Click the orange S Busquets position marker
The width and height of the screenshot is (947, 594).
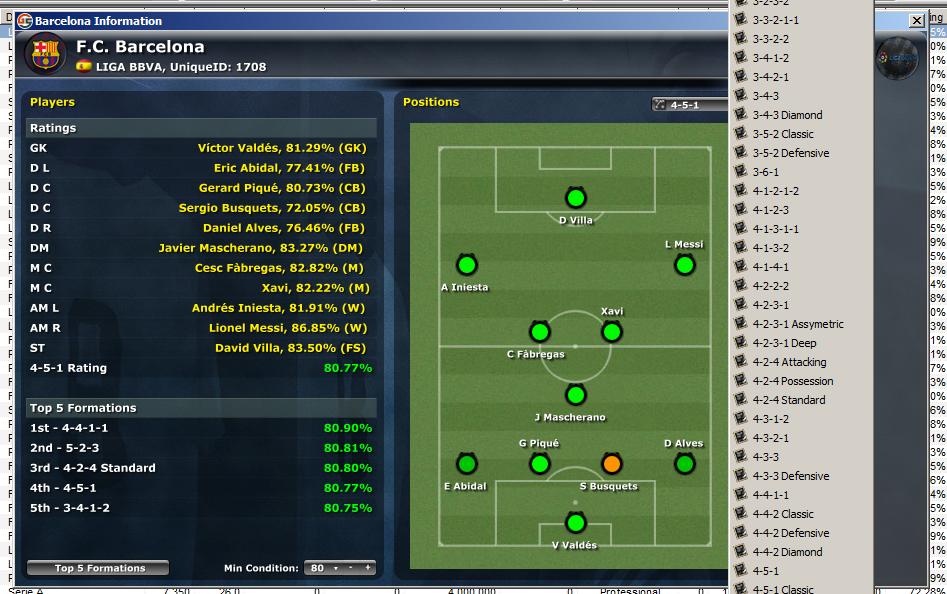tap(611, 464)
